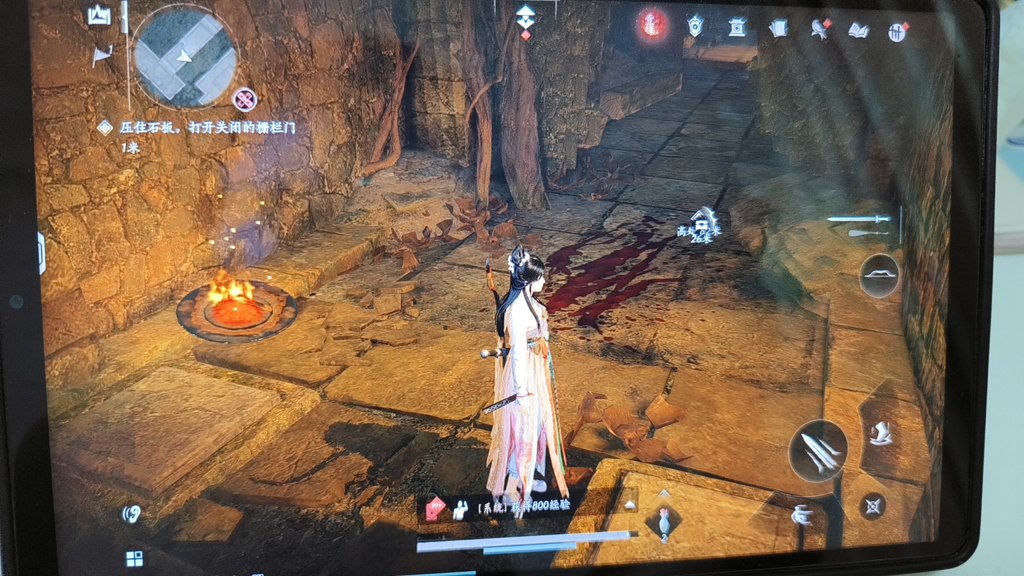Open the round white menu icon

(x=898, y=32)
